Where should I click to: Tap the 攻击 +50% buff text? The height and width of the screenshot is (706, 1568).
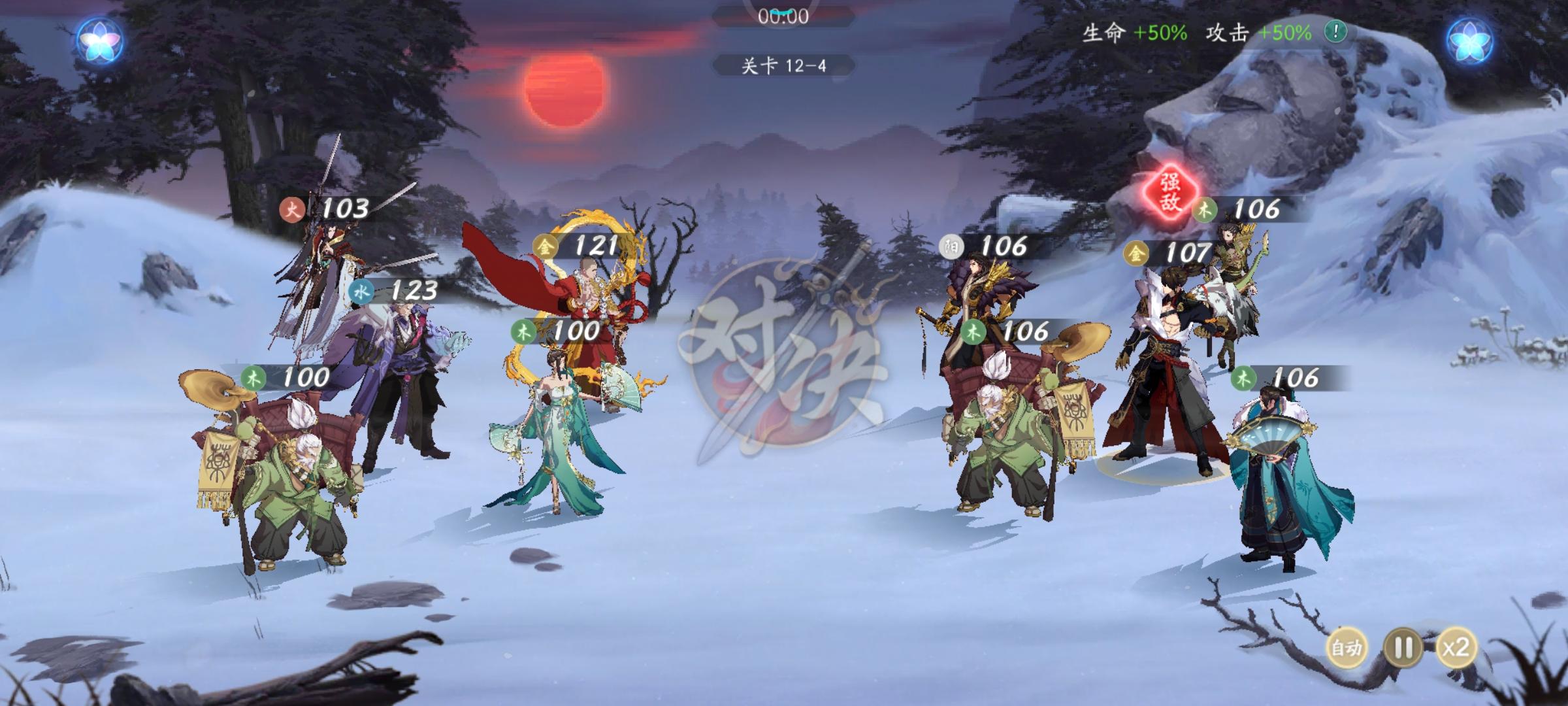coord(1259,31)
